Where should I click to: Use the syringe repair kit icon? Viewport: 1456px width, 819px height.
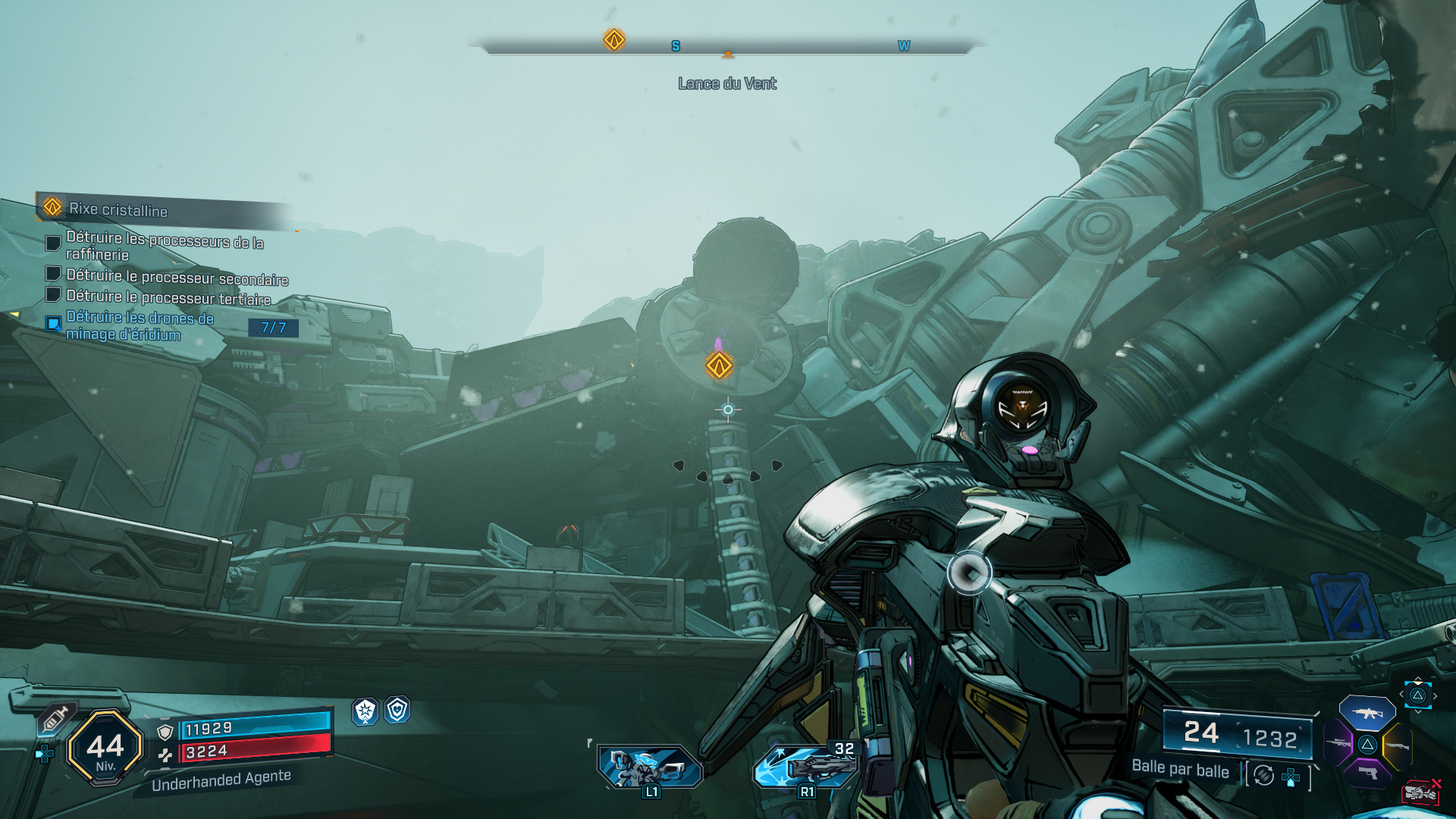coord(55,719)
